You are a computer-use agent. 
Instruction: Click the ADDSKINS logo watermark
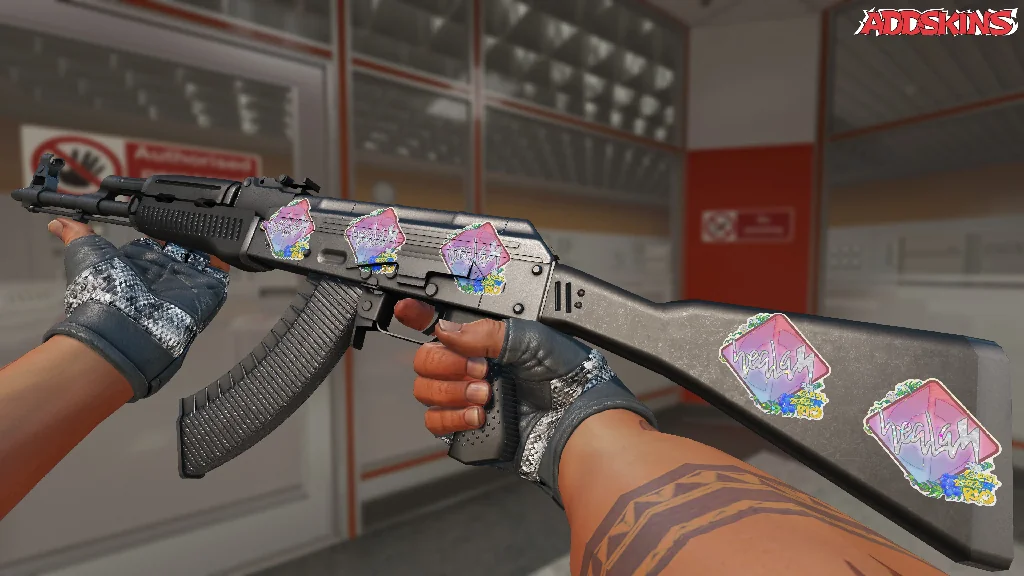pyautogui.click(x=938, y=23)
